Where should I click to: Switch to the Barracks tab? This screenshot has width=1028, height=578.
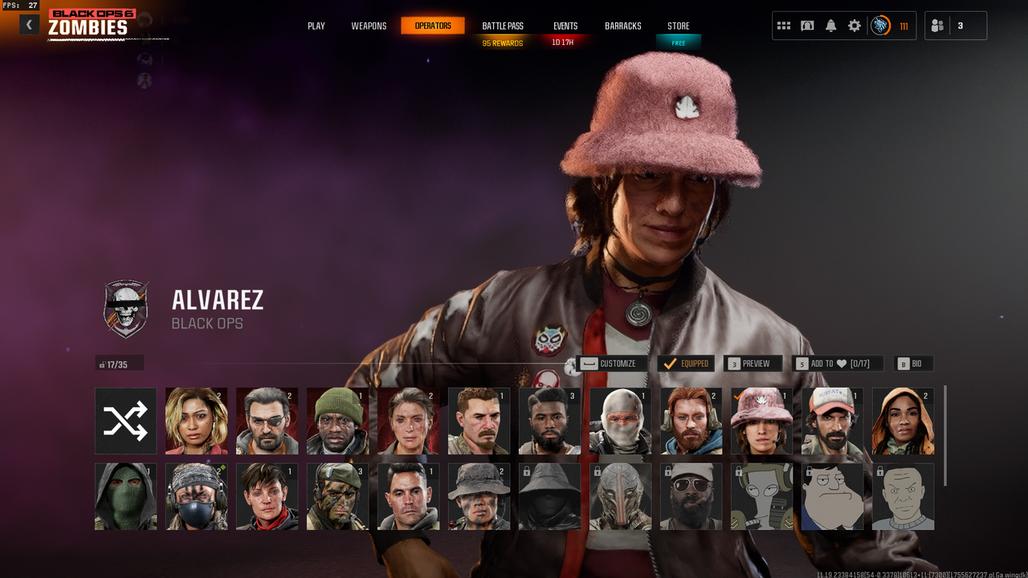[623, 26]
